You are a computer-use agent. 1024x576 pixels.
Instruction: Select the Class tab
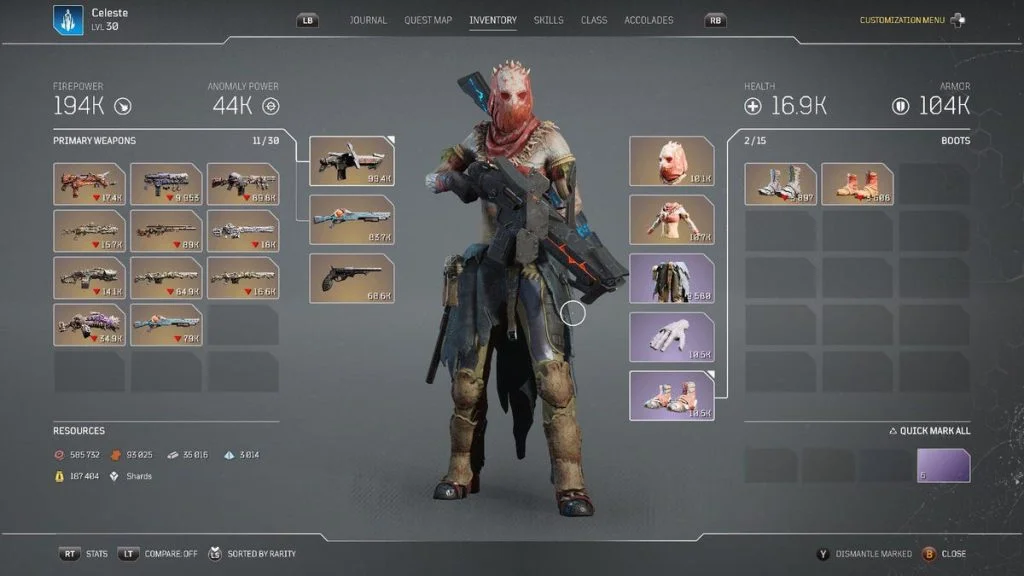594,20
